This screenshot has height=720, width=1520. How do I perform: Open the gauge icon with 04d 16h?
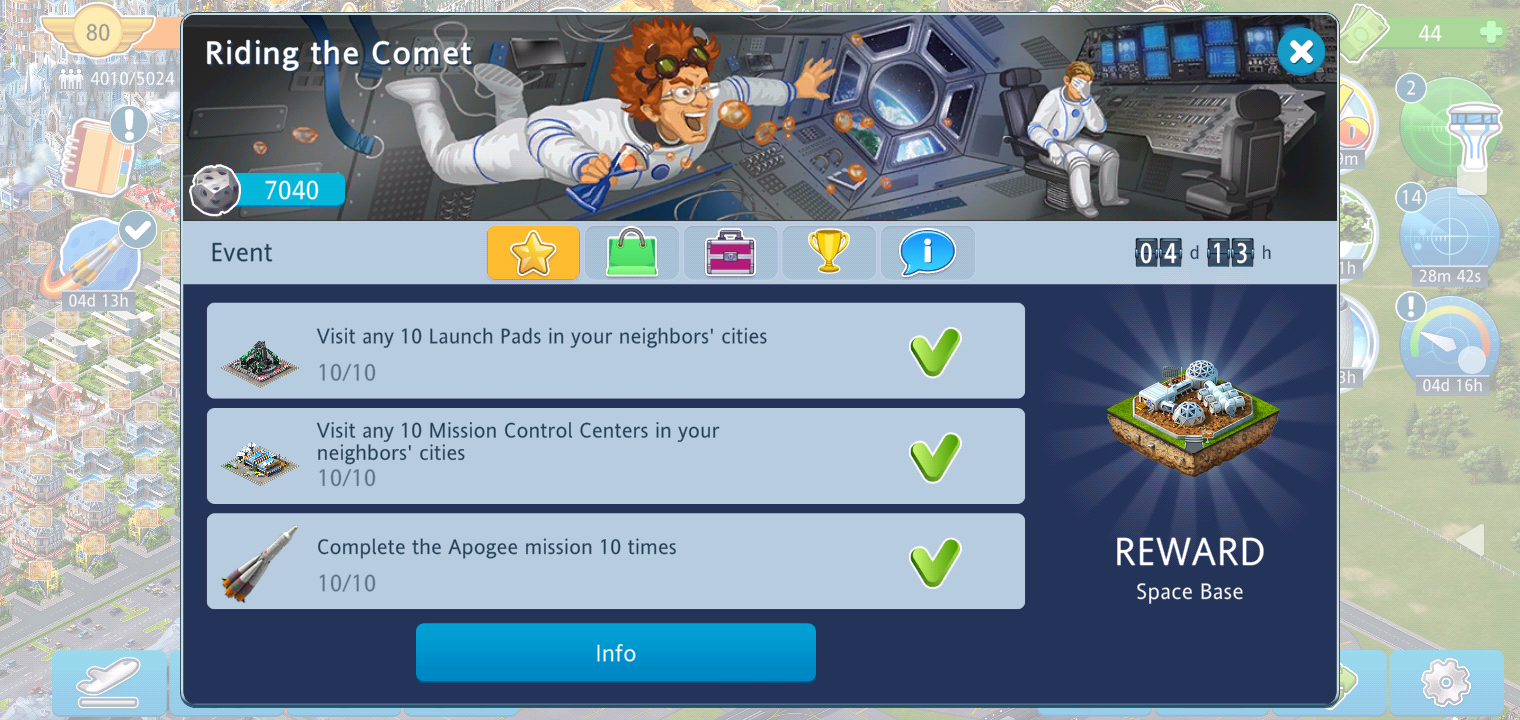pyautogui.click(x=1449, y=345)
